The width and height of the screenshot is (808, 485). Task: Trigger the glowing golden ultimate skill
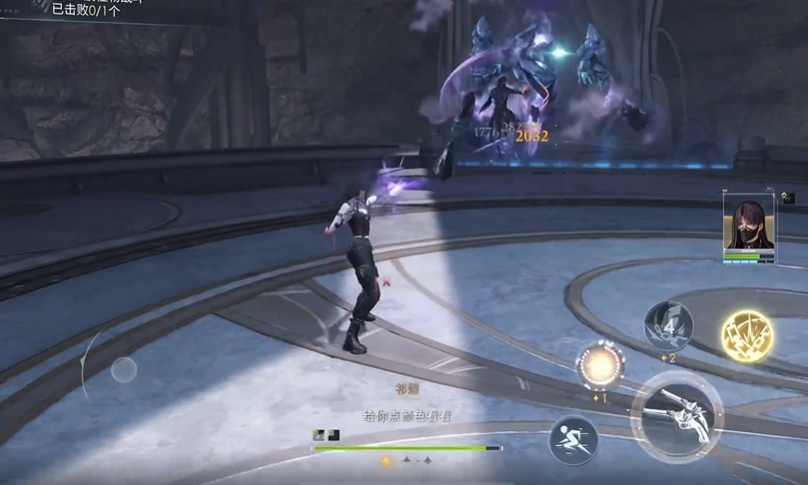747,336
